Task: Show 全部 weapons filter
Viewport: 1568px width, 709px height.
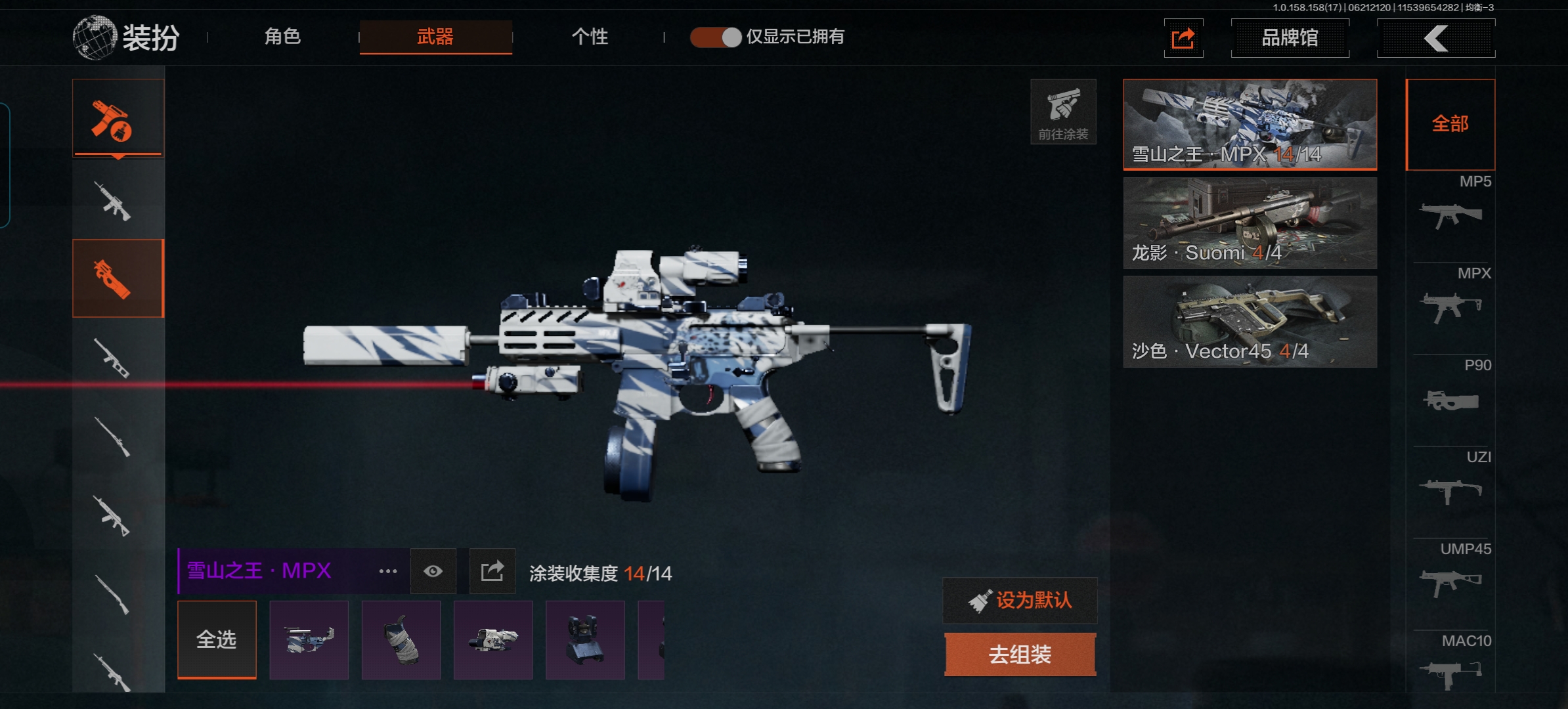Action: [x=1450, y=124]
